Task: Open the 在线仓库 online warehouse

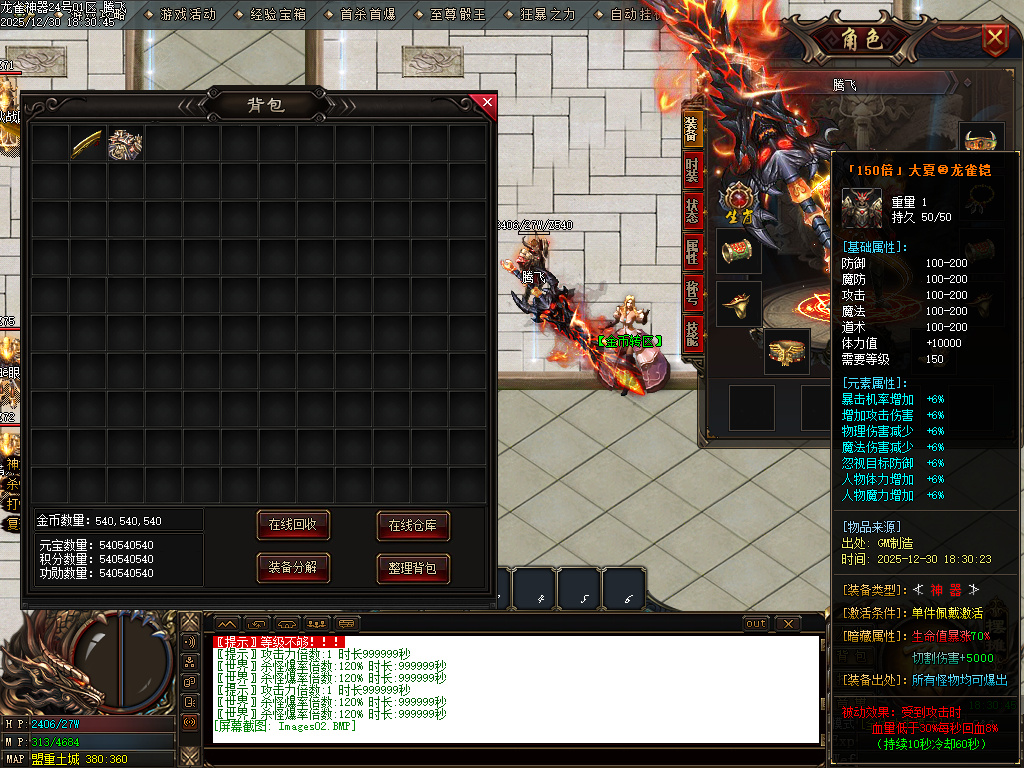Action: [413, 525]
